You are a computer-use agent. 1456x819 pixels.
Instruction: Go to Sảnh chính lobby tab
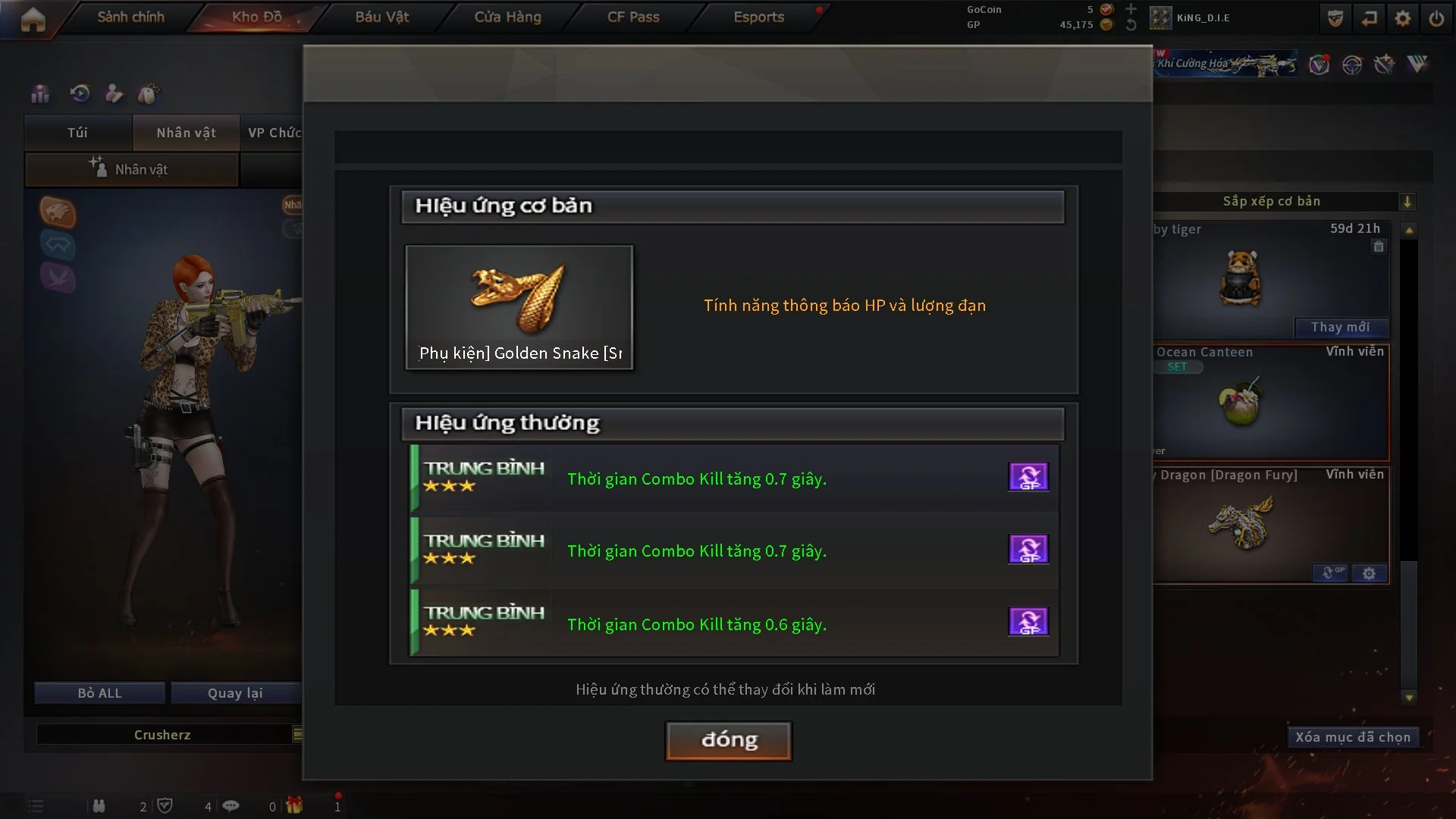pyautogui.click(x=130, y=17)
